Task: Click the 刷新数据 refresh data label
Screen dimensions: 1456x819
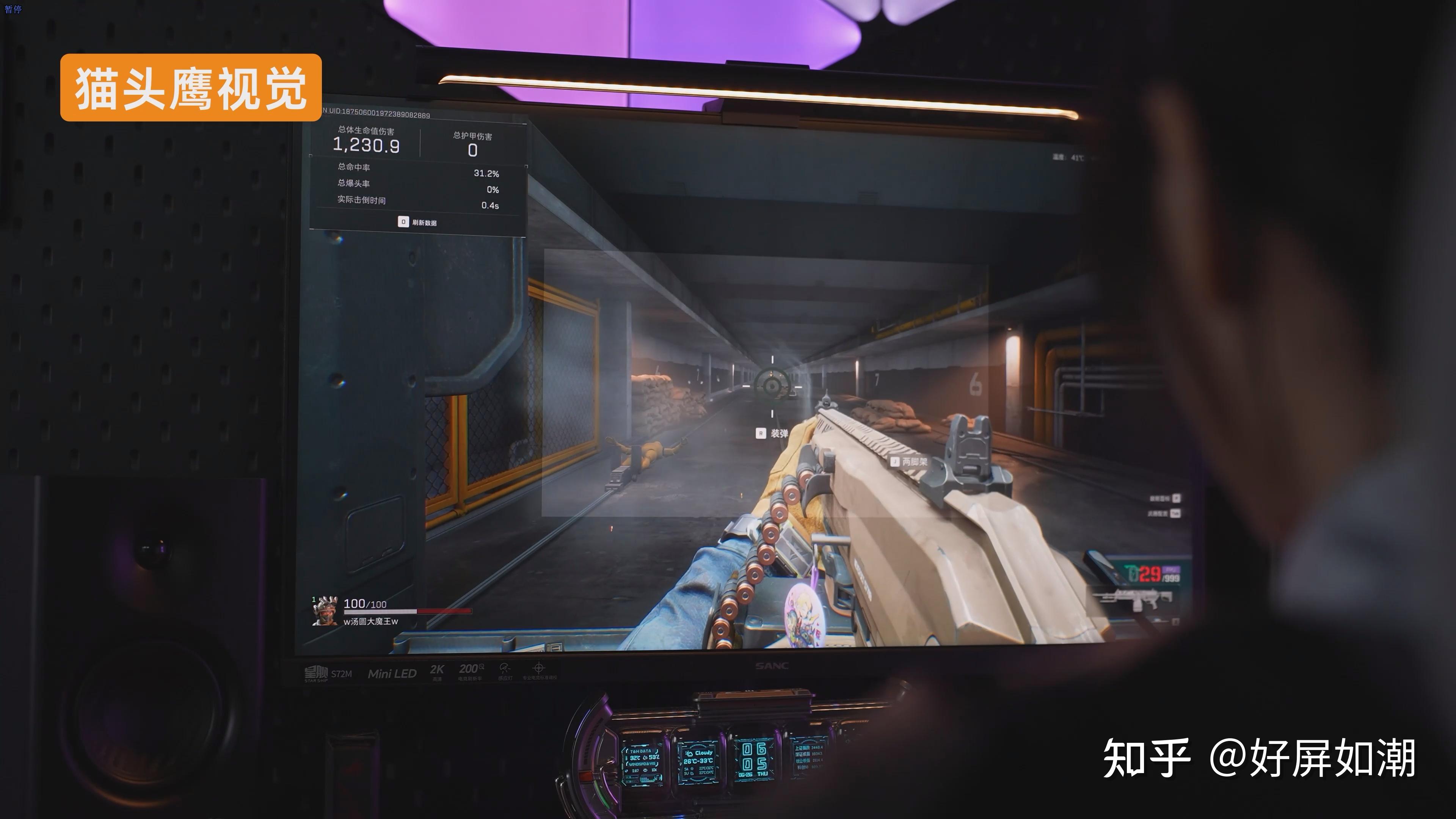Action: pyautogui.click(x=424, y=223)
